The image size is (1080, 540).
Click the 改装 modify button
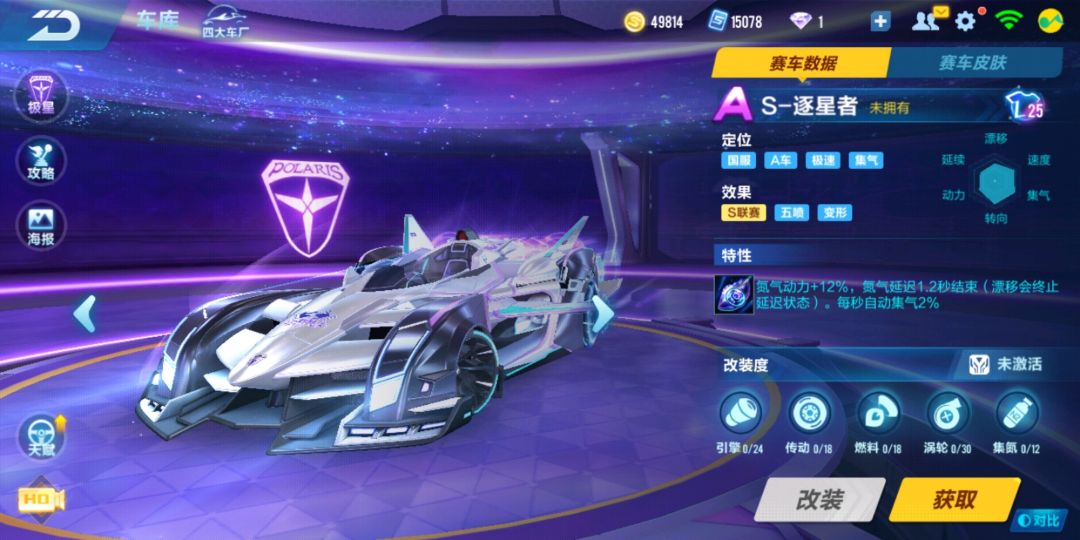coord(820,499)
